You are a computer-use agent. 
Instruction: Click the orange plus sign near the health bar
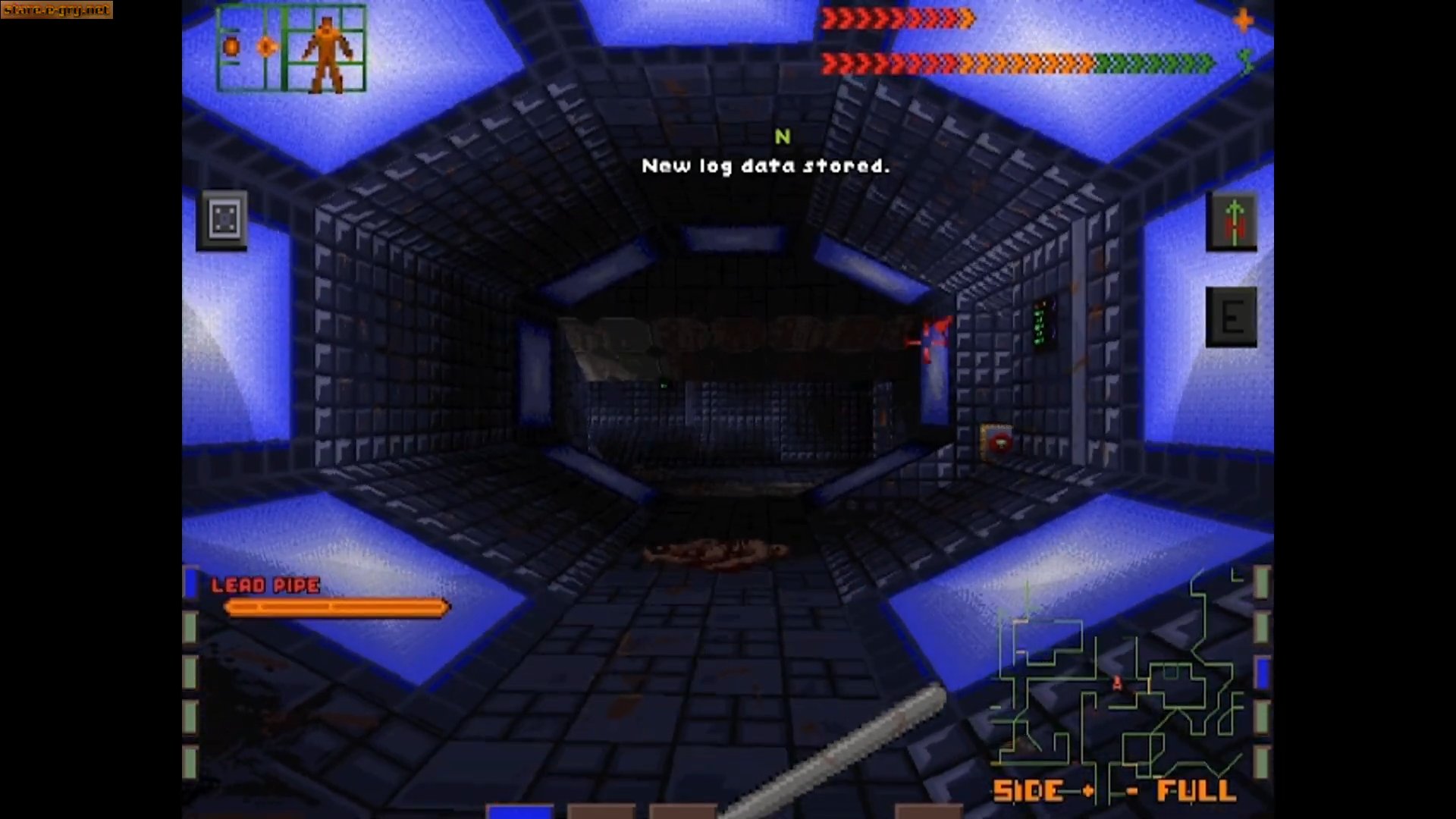(x=1243, y=21)
